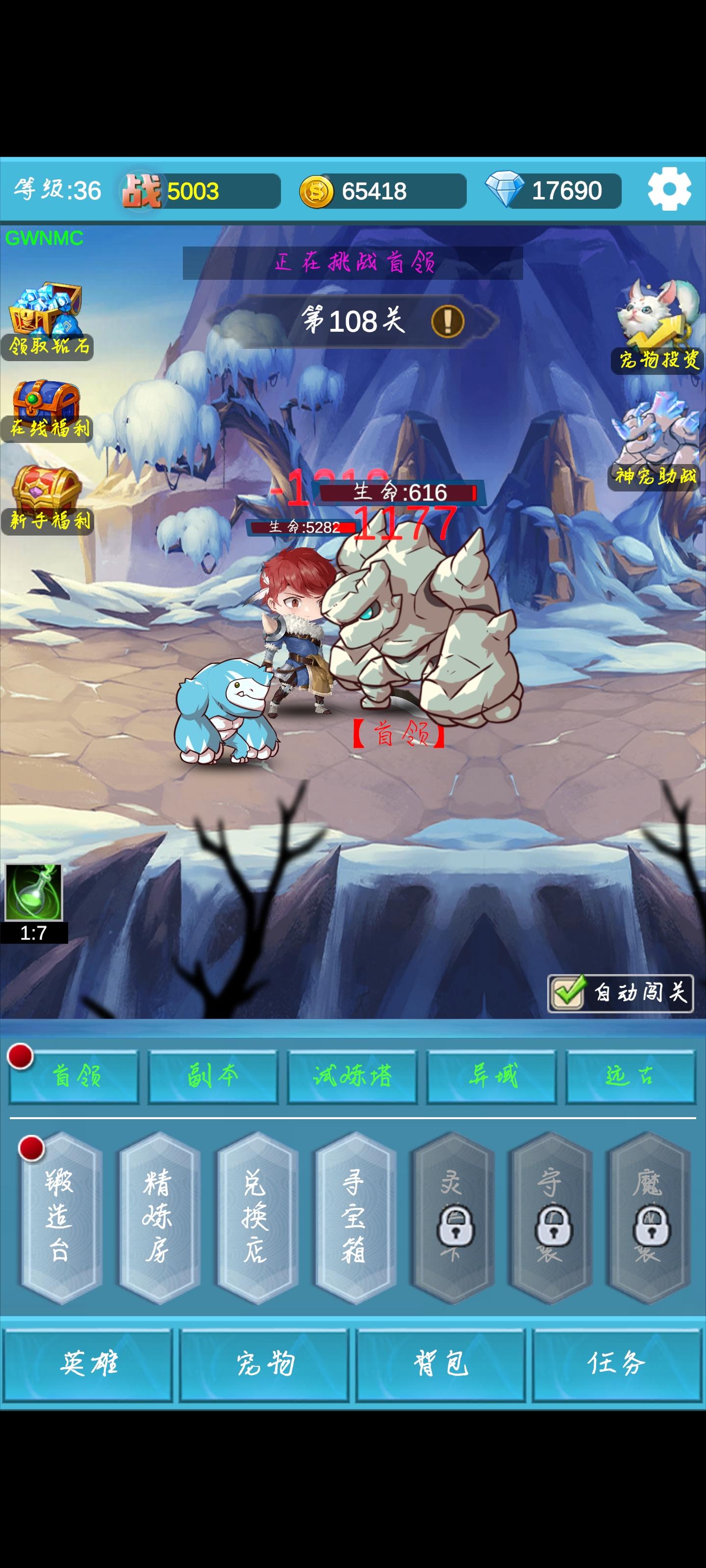
Task: Switch to the 副本 dungeon tab
Action: (x=213, y=1076)
